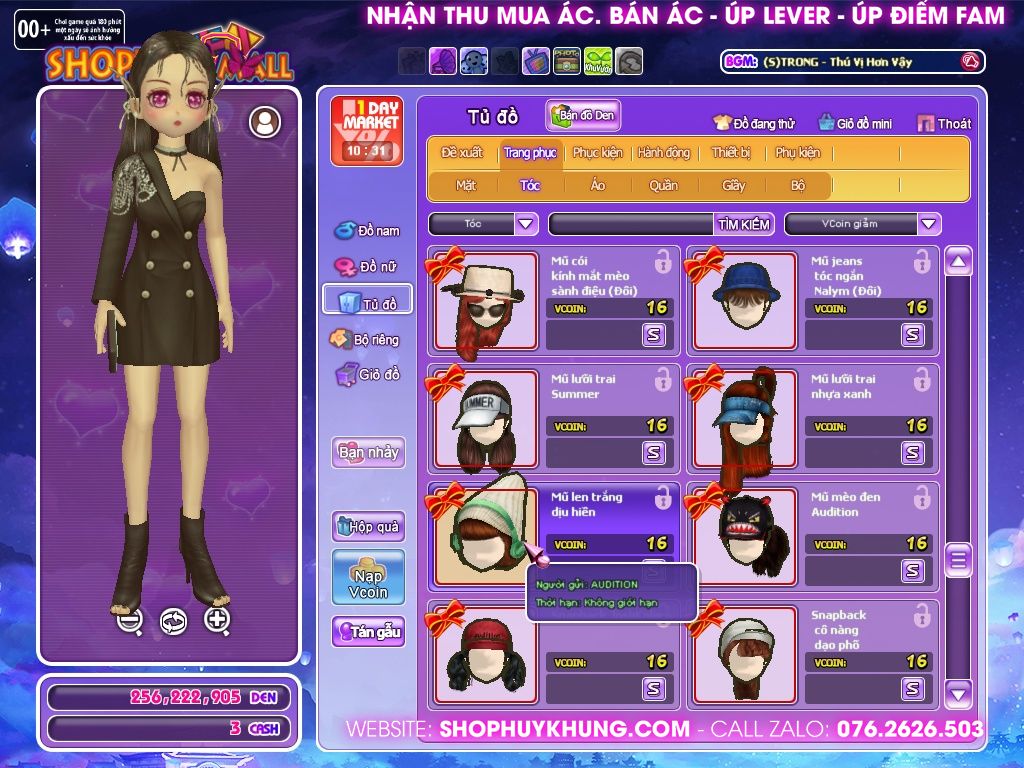
Task: Click the 1 Day Market banner
Action: pos(366,130)
